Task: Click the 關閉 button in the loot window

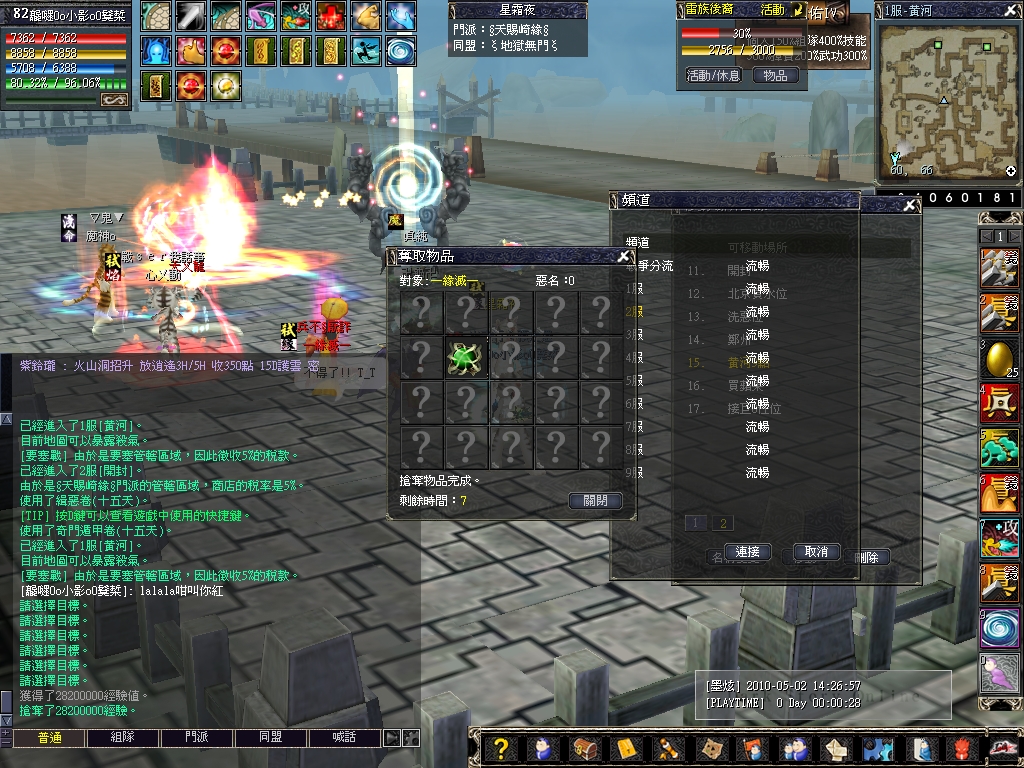Action: 595,501
